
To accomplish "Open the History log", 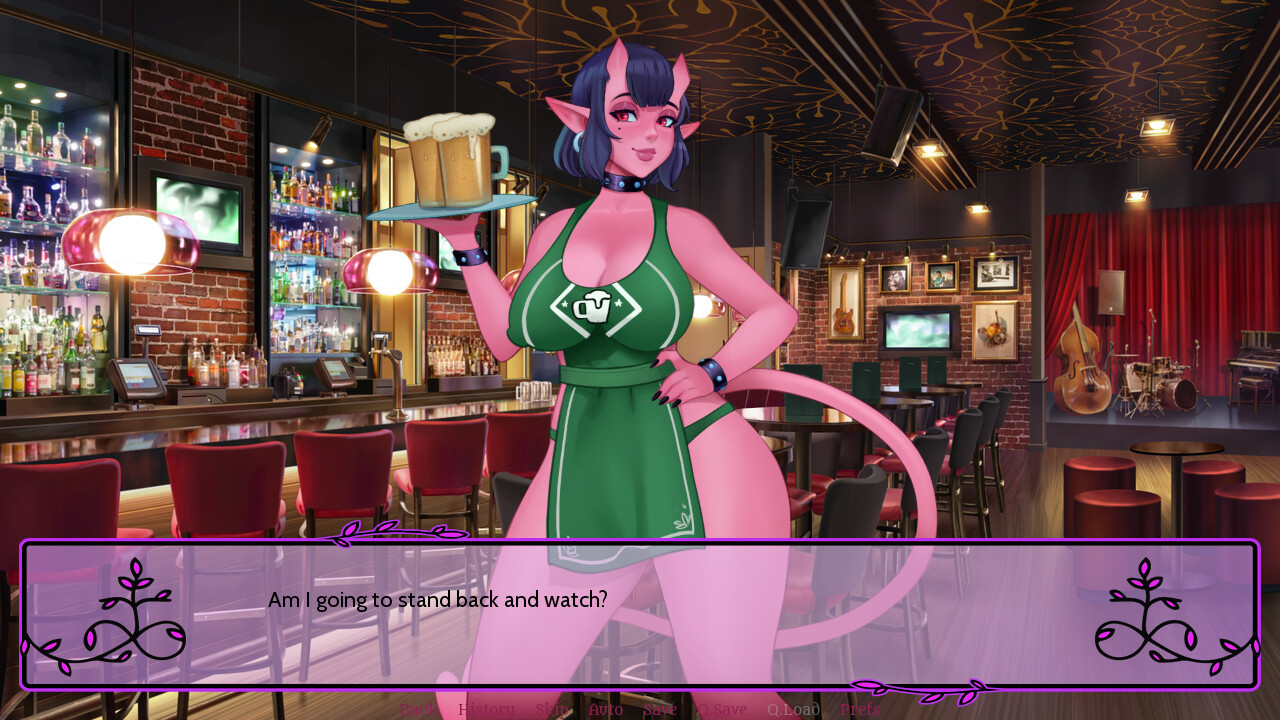I will (487, 709).
